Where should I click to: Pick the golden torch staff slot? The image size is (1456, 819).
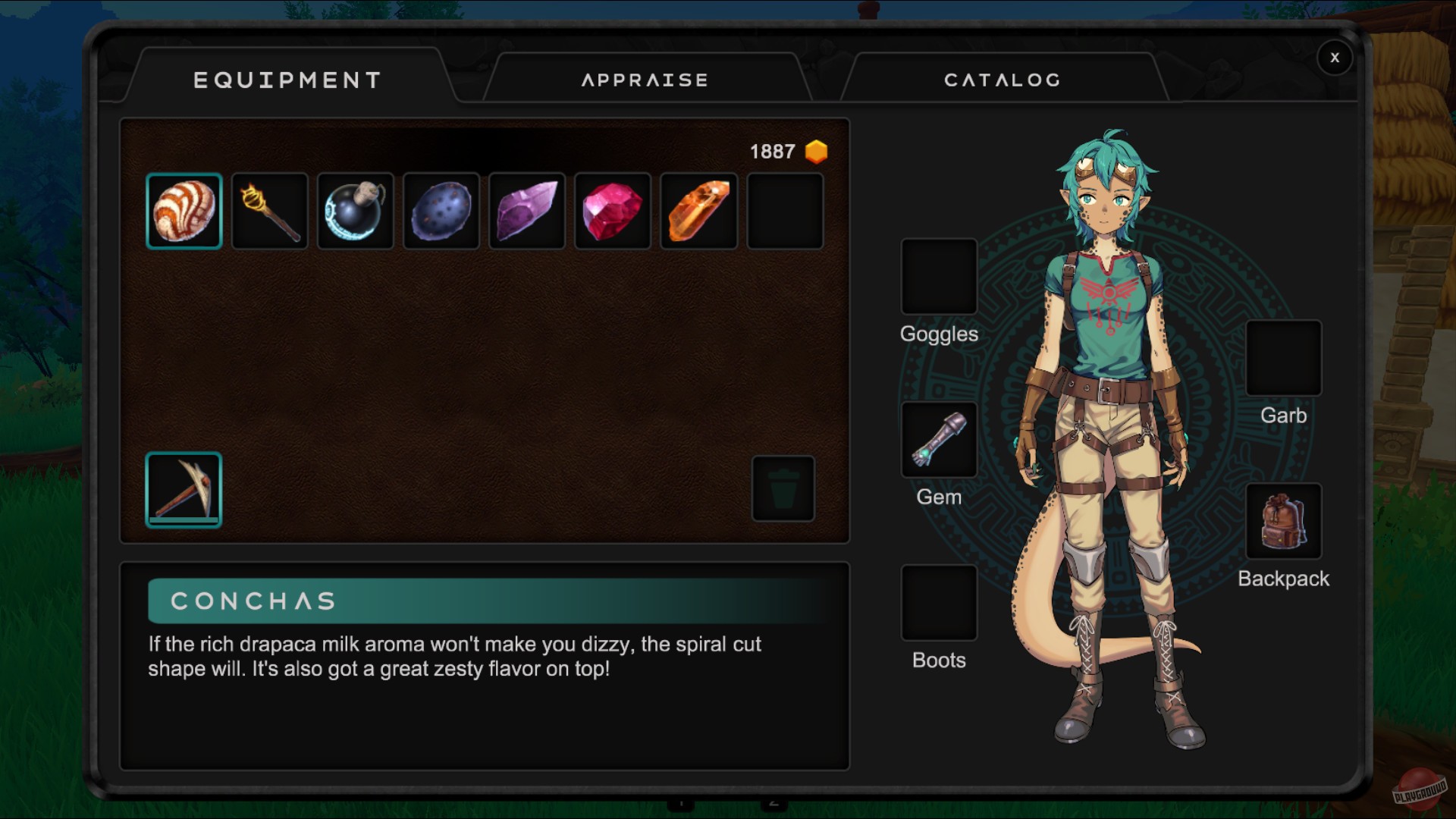click(x=270, y=211)
